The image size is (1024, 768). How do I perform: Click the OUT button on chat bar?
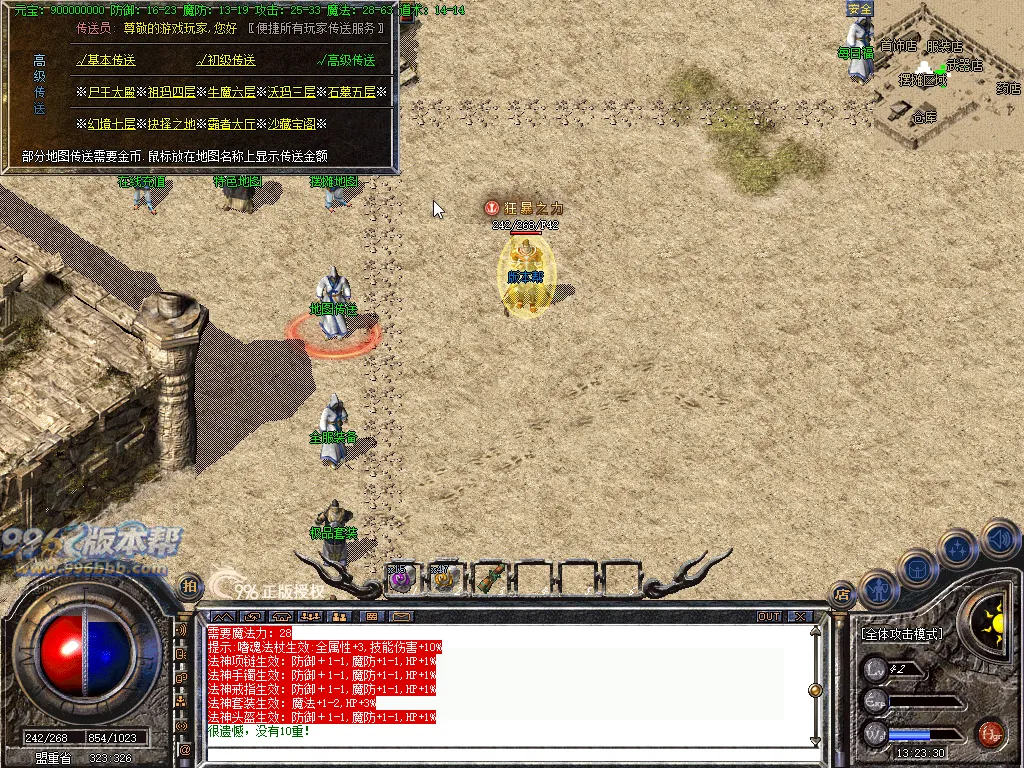point(768,616)
